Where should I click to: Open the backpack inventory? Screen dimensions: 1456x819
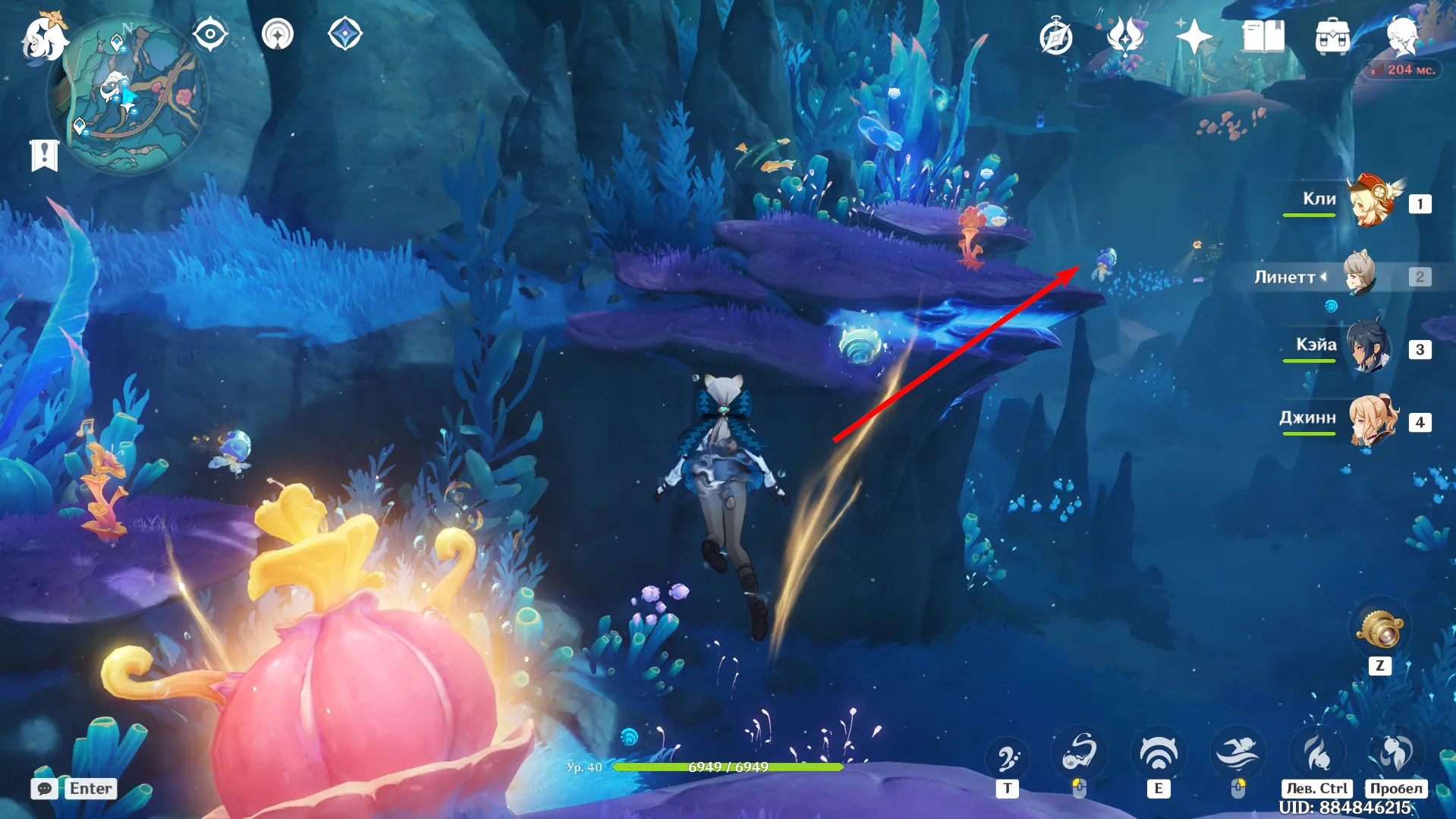[x=1332, y=37]
